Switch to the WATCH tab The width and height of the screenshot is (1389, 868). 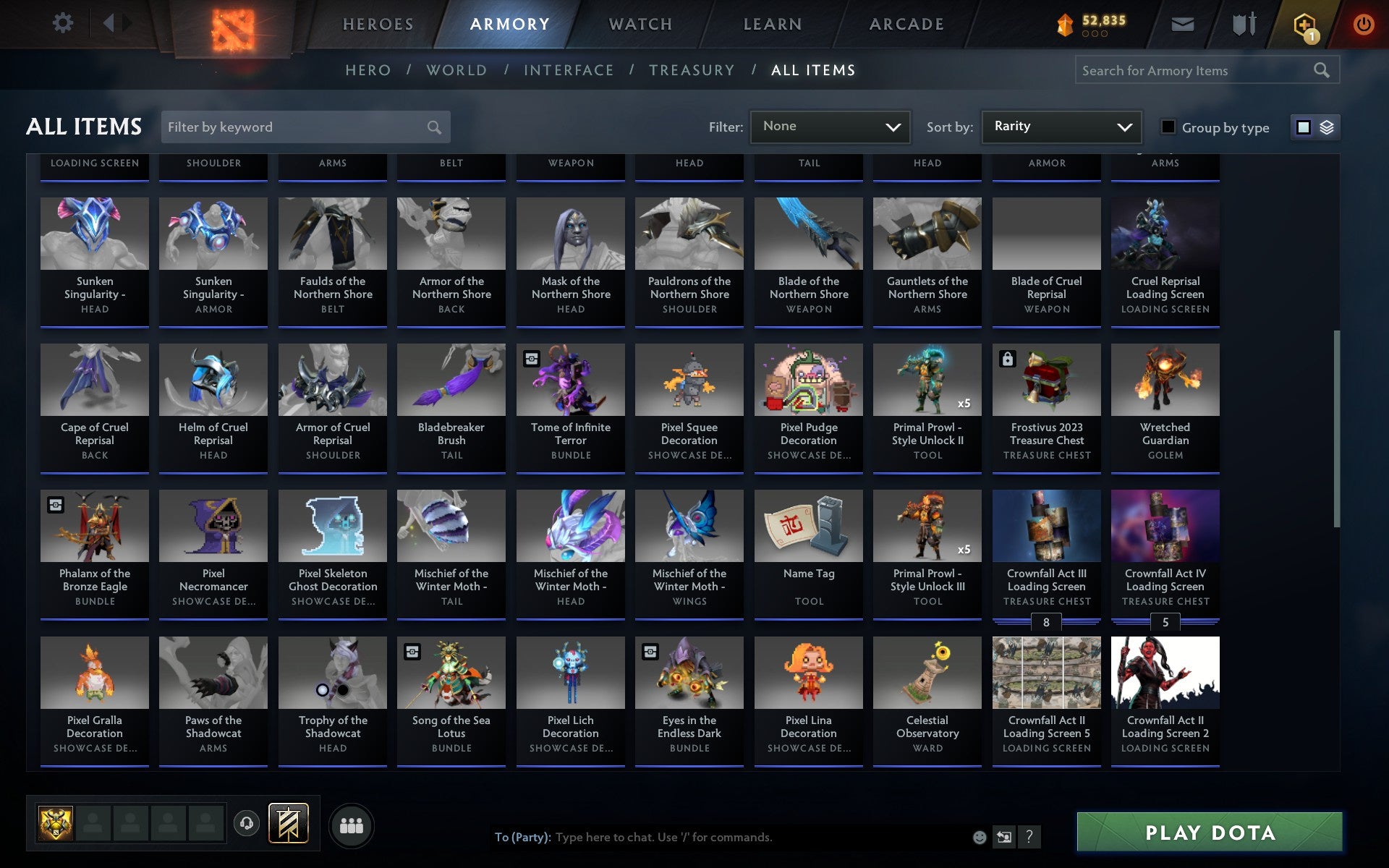click(640, 23)
